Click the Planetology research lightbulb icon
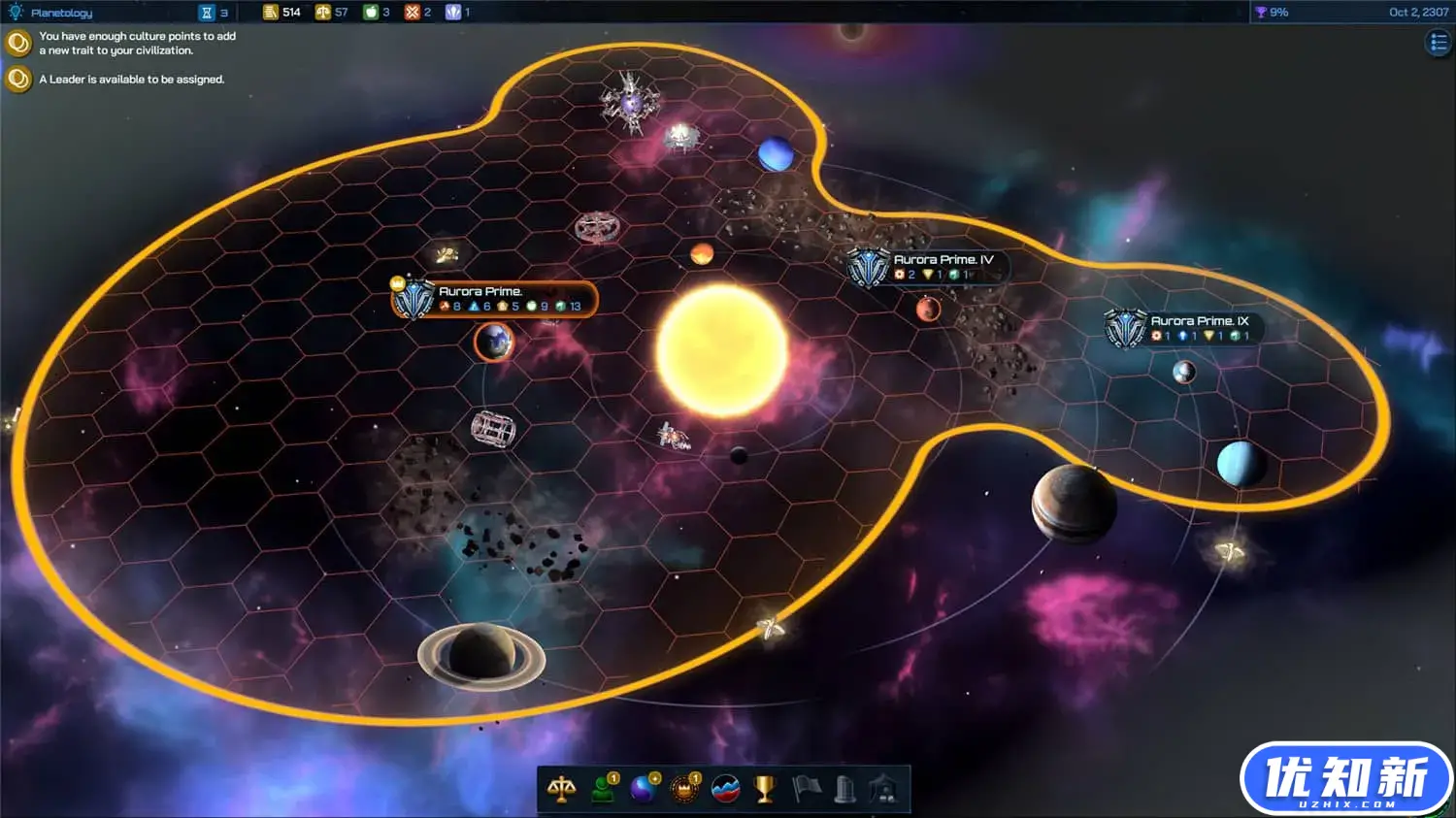1456x818 pixels. click(x=16, y=13)
